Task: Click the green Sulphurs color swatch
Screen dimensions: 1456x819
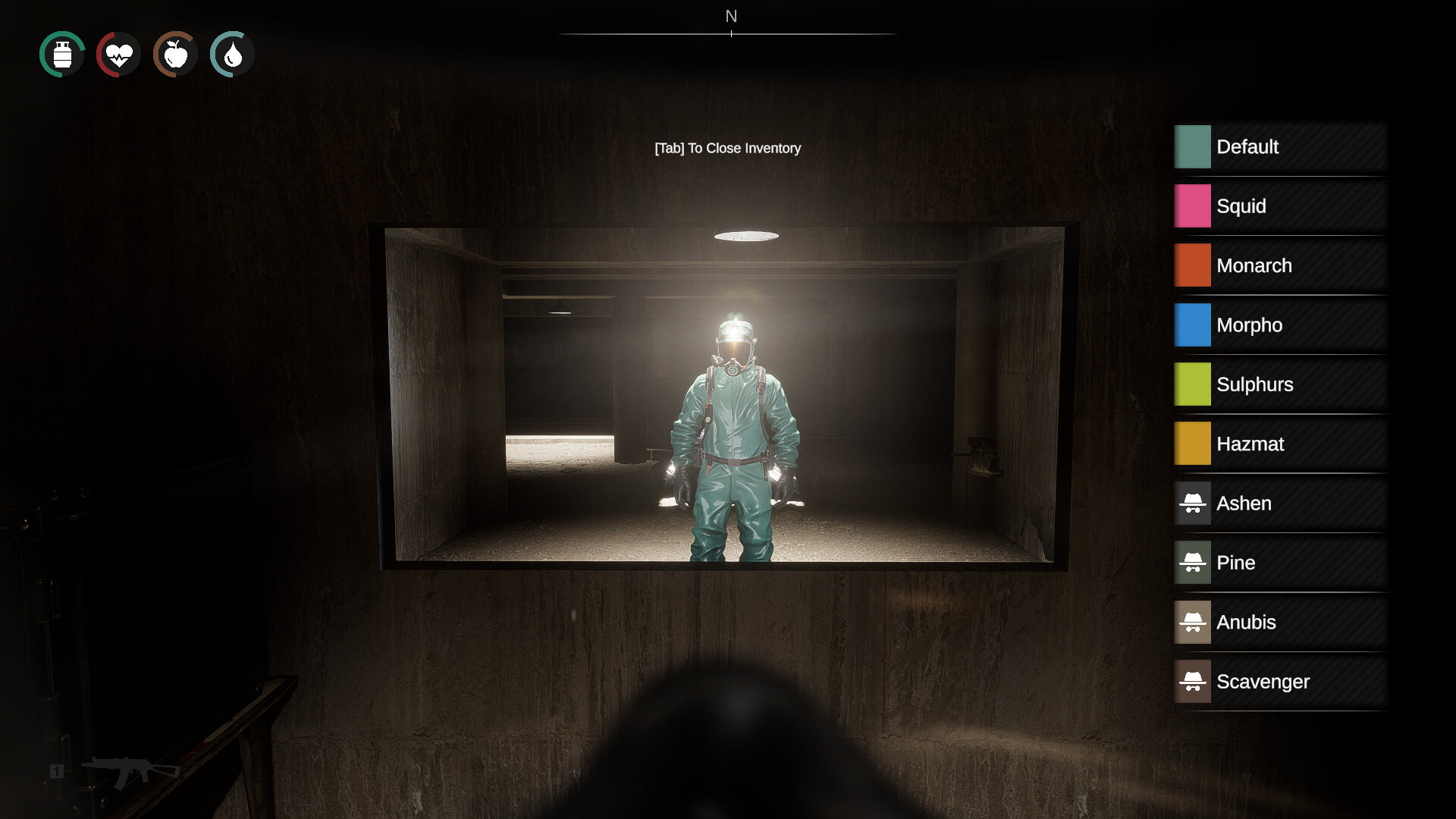Action: [x=1192, y=384]
